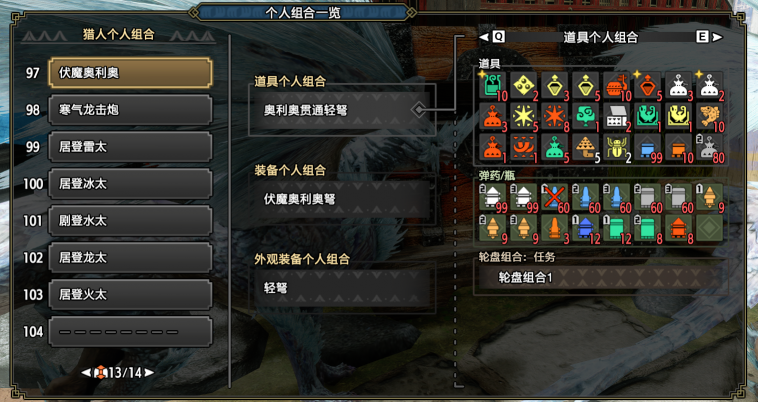758x402 pixels.
Task: Choose the 居登龙太 loadout entry
Action: 130,258
